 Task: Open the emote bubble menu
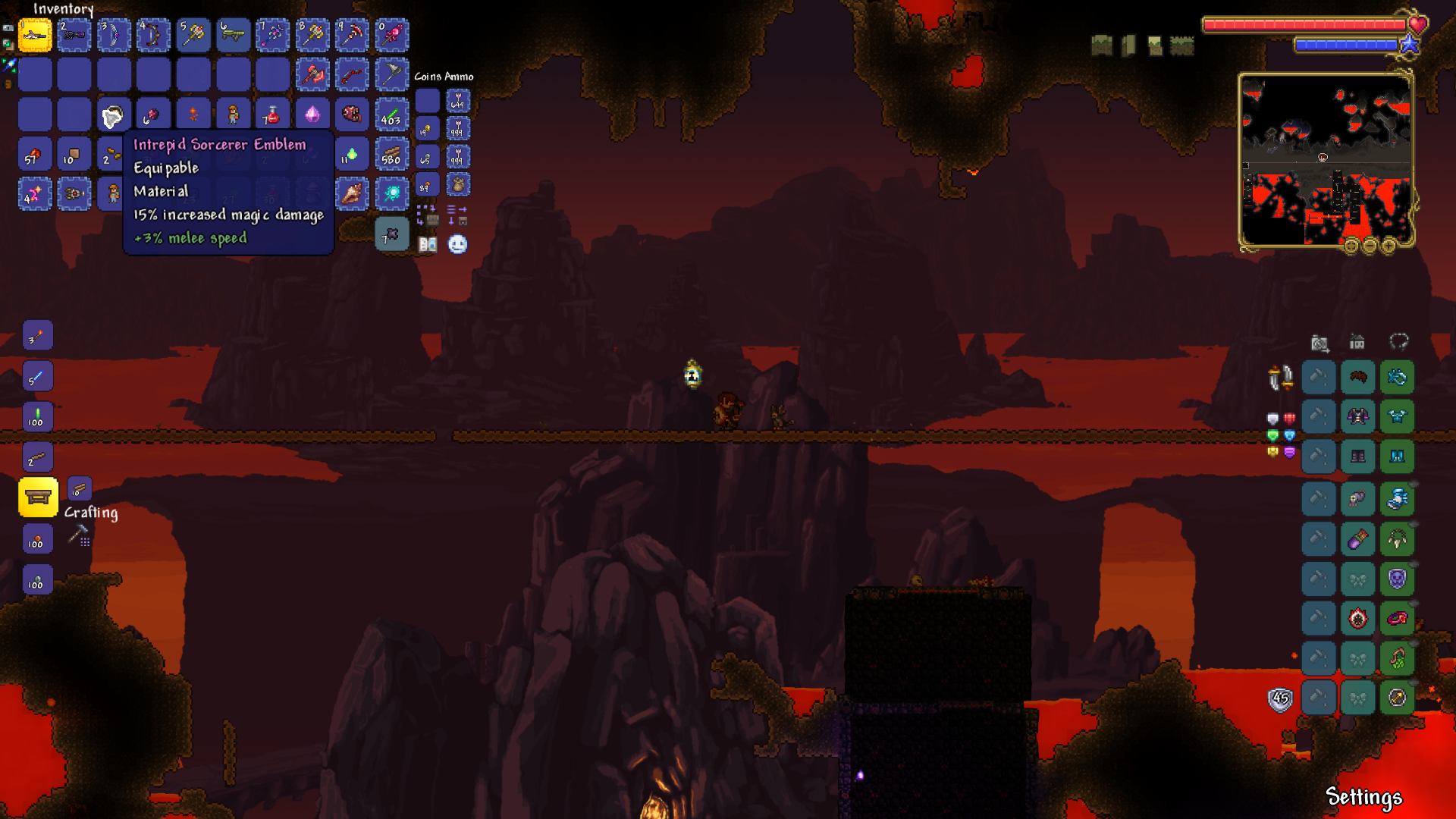[x=457, y=244]
